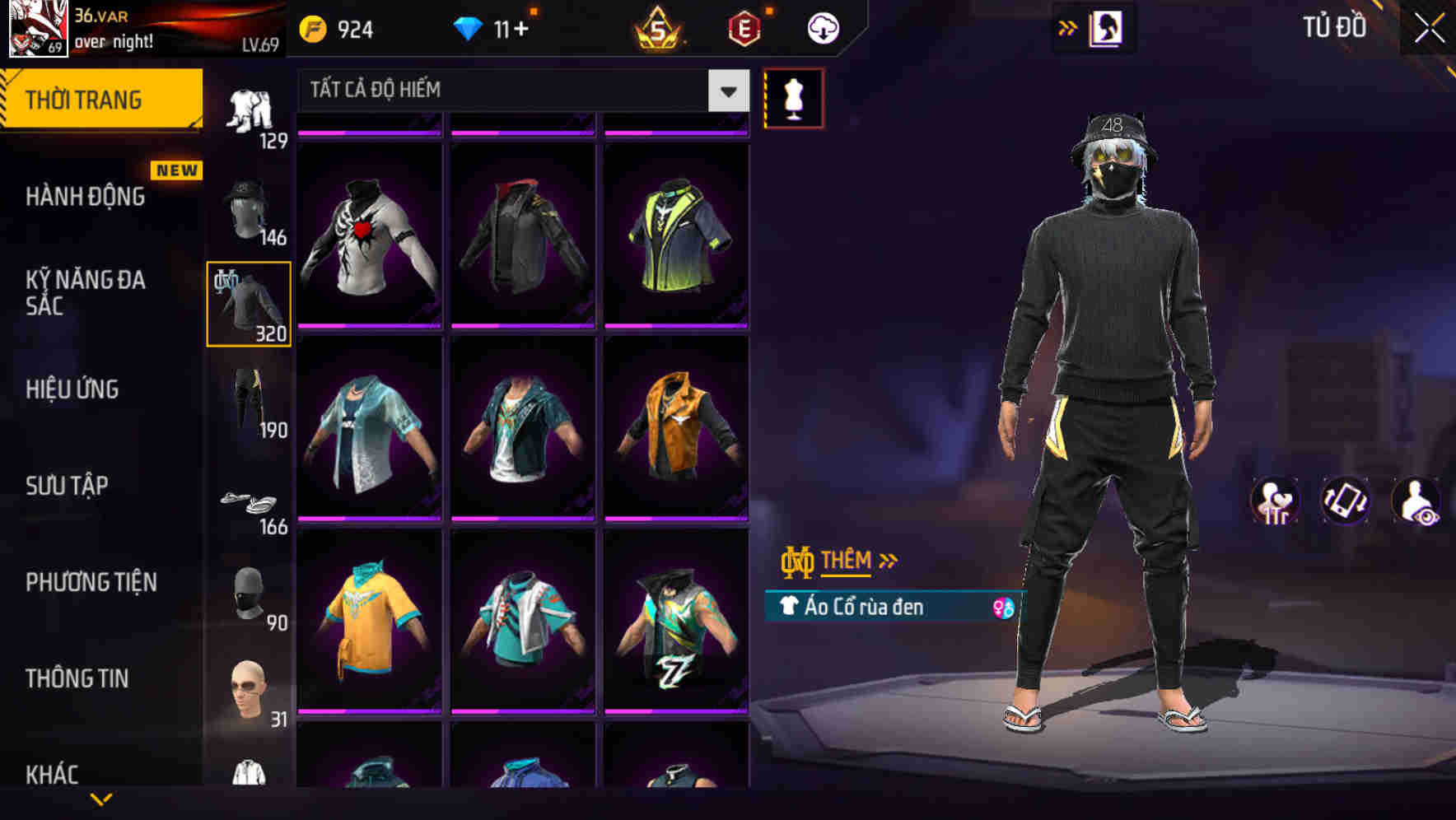
Task: Toggle the mannequin preview above the character
Action: pos(794,99)
